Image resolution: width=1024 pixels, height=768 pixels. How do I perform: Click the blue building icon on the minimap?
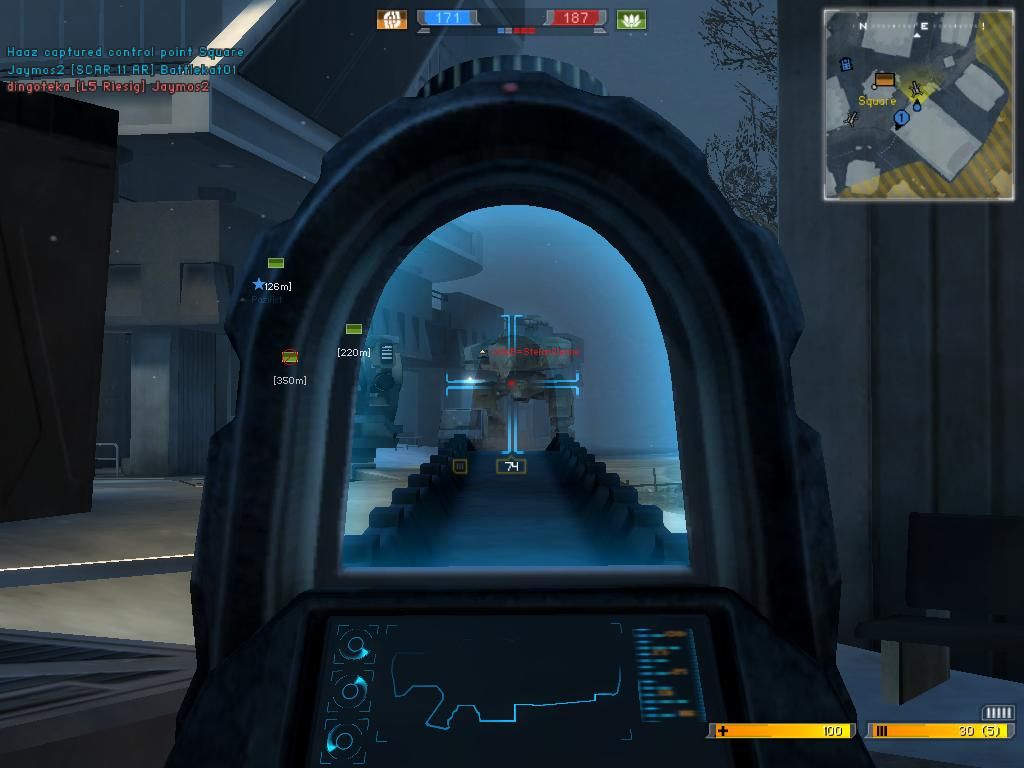pyautogui.click(x=846, y=65)
